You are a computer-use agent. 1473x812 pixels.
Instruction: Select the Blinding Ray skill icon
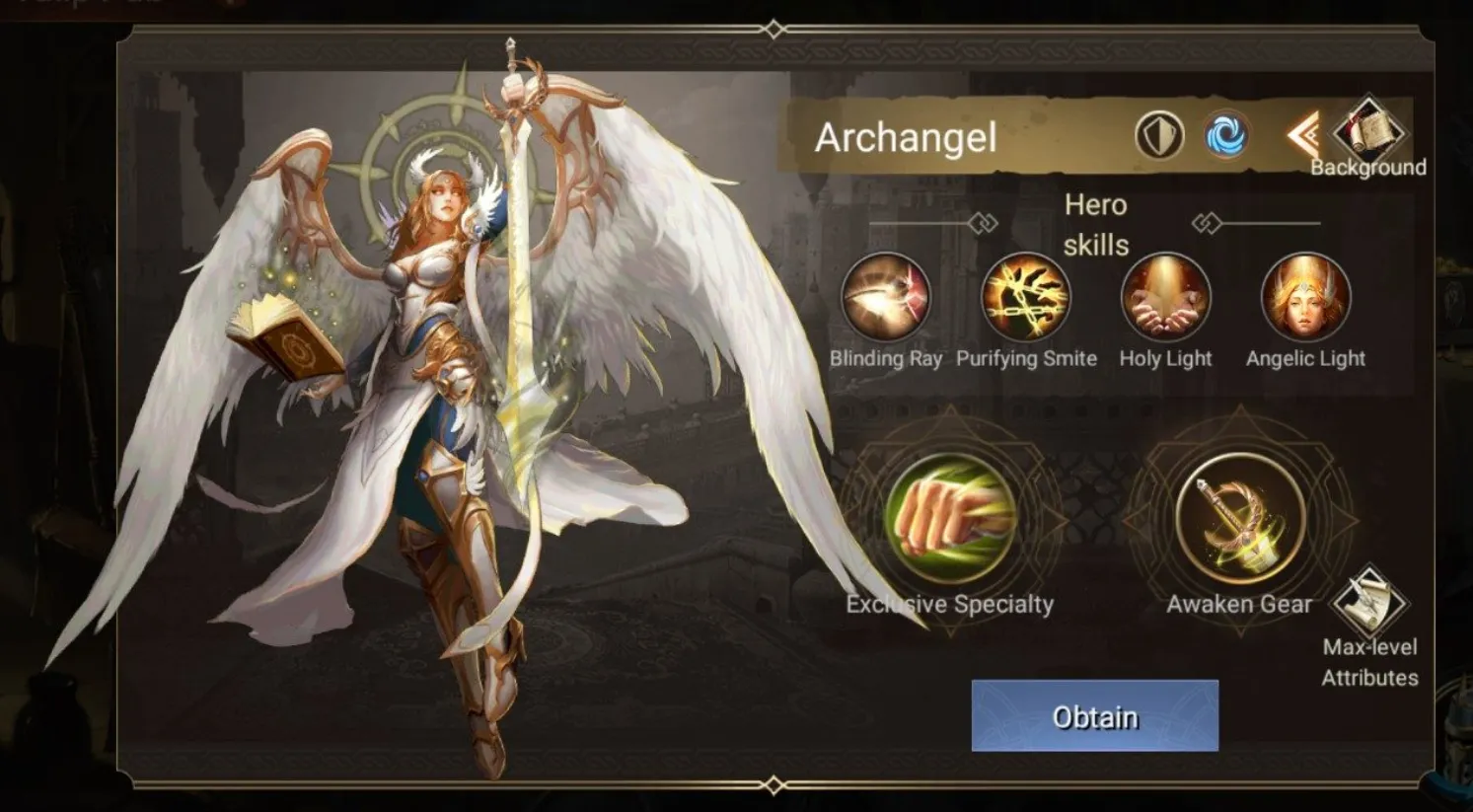tap(887, 298)
